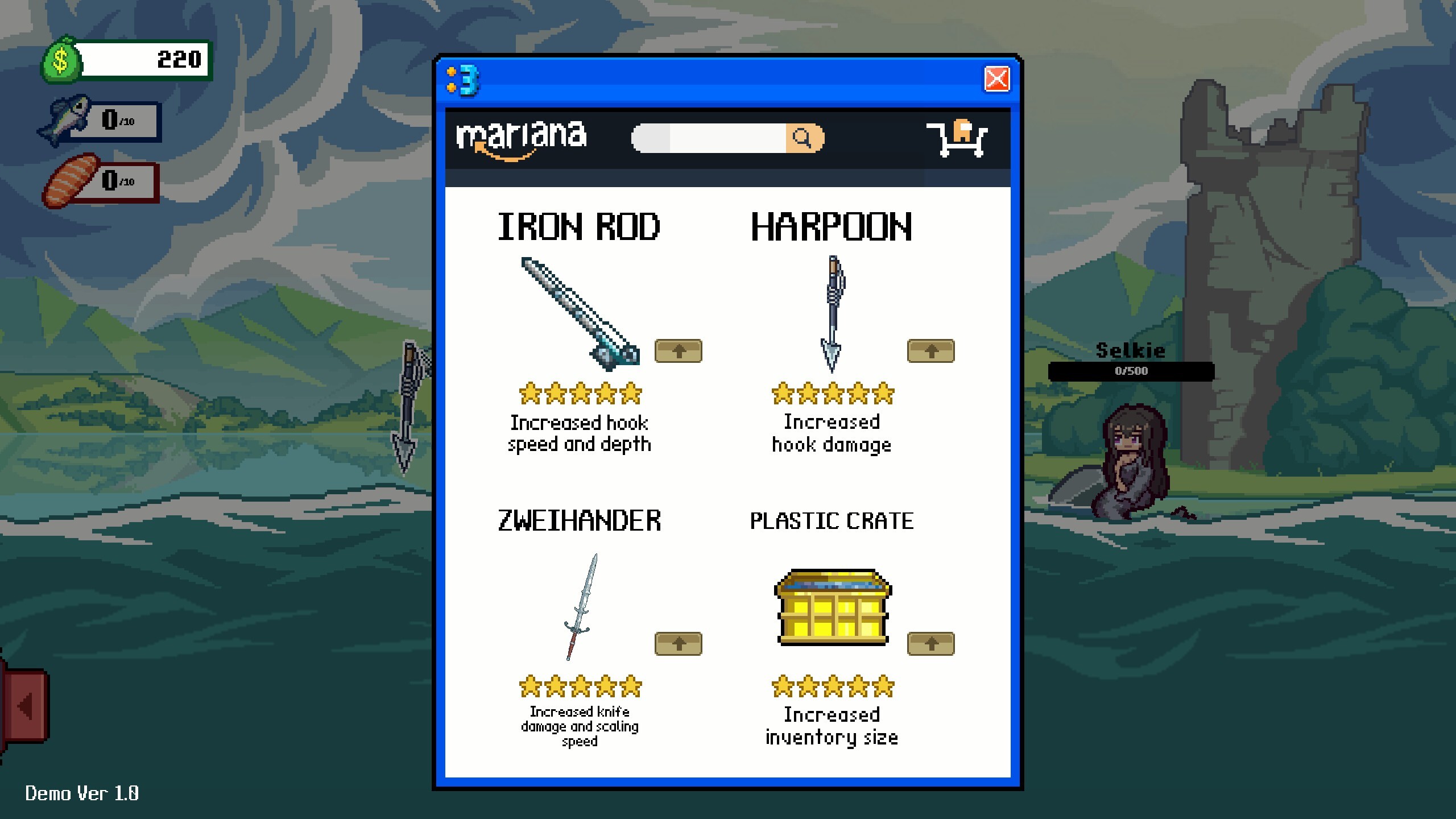The image size is (1456, 819).
Task: Purchase the Zweihander upgrade
Action: 678,644
